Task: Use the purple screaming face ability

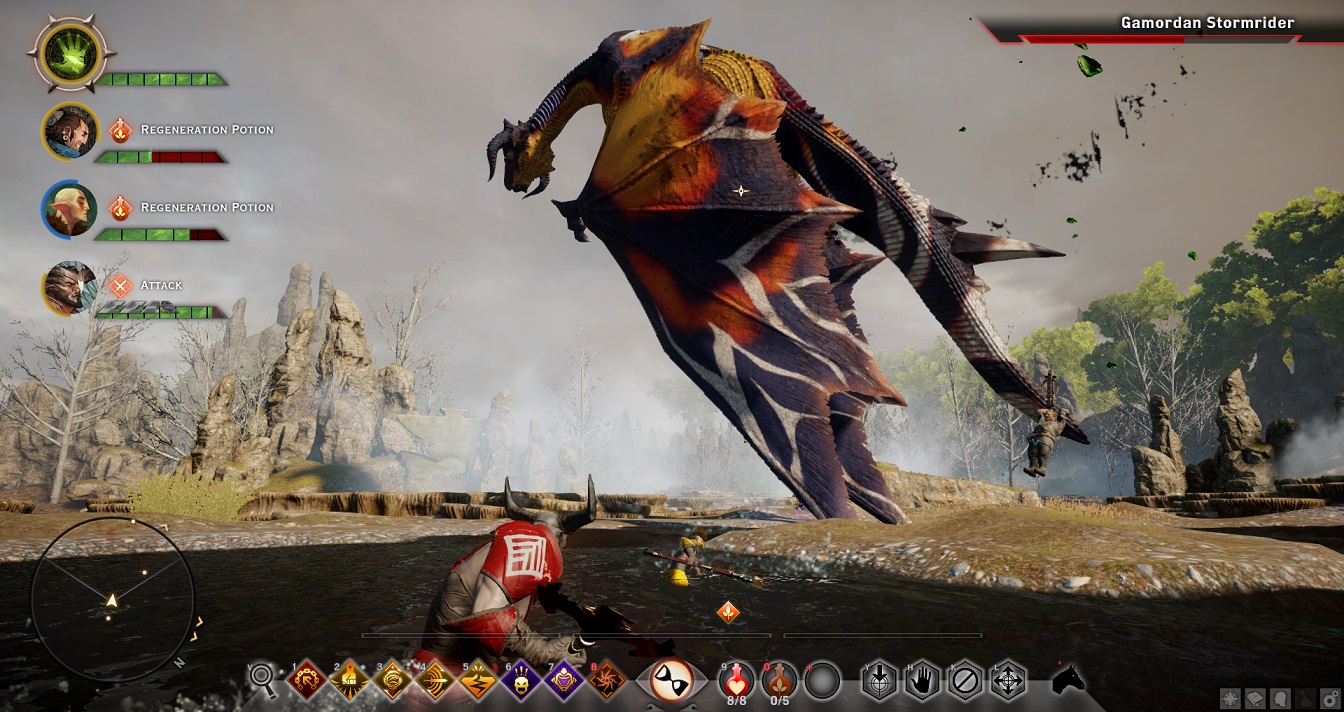Action: click(x=521, y=680)
